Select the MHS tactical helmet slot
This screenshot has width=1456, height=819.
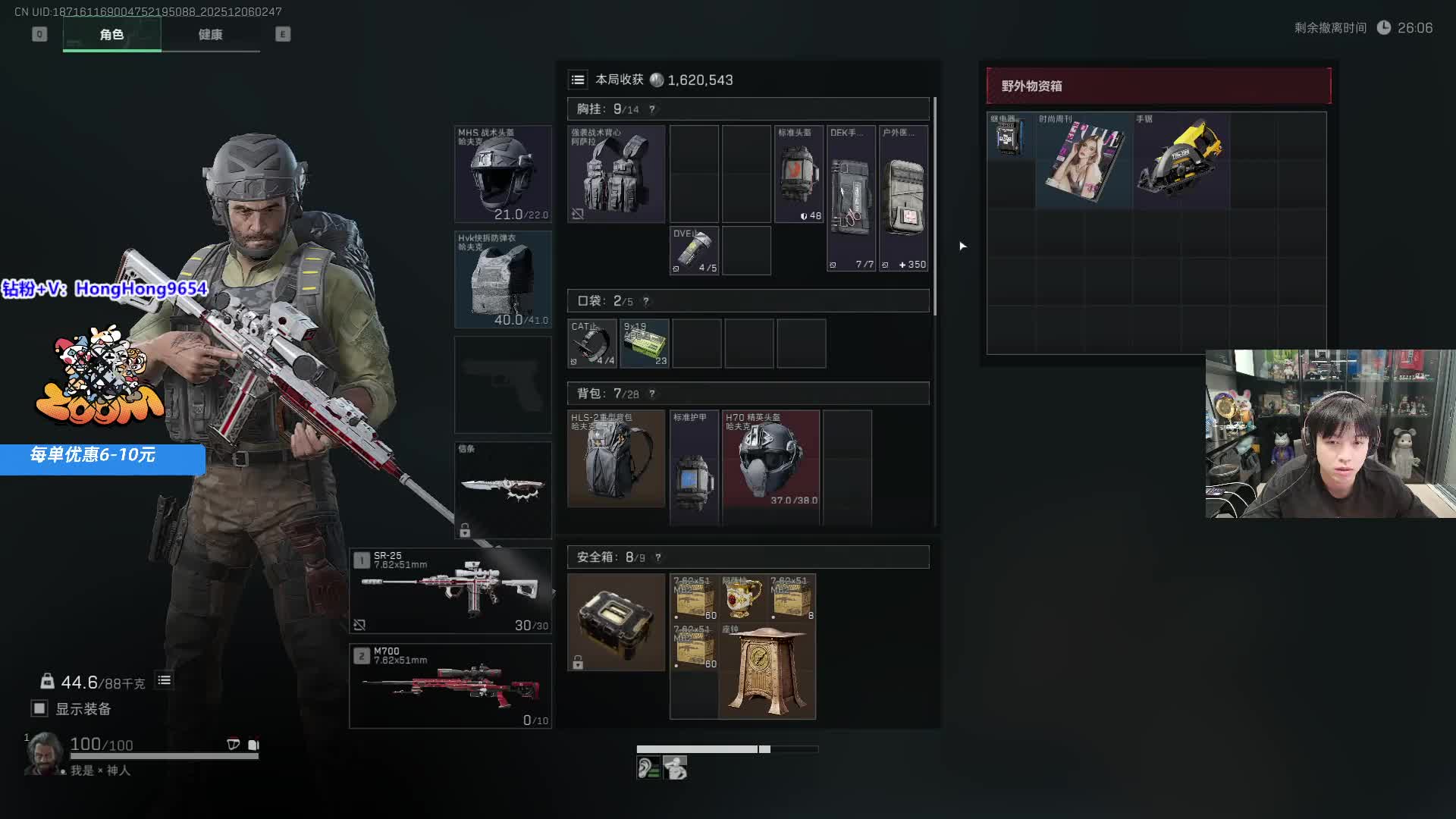pyautogui.click(x=503, y=174)
